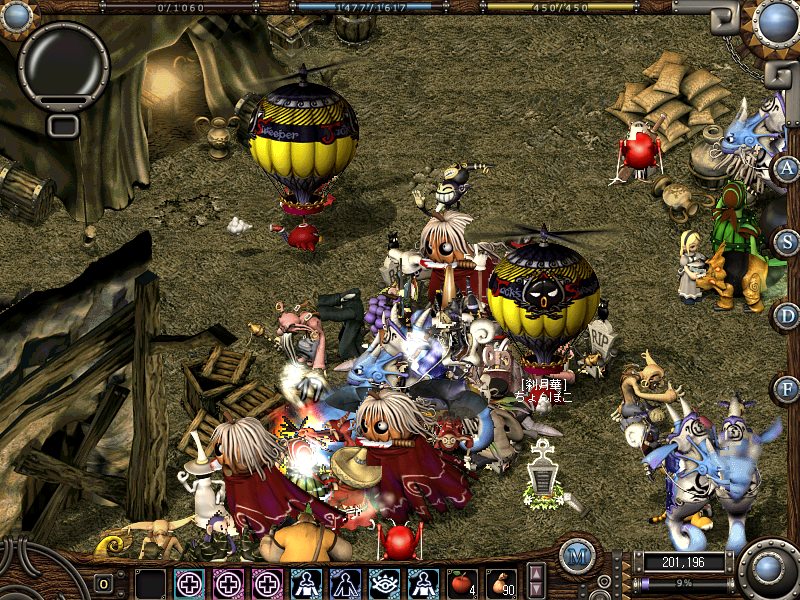Click the round S shortcut button

[786, 241]
